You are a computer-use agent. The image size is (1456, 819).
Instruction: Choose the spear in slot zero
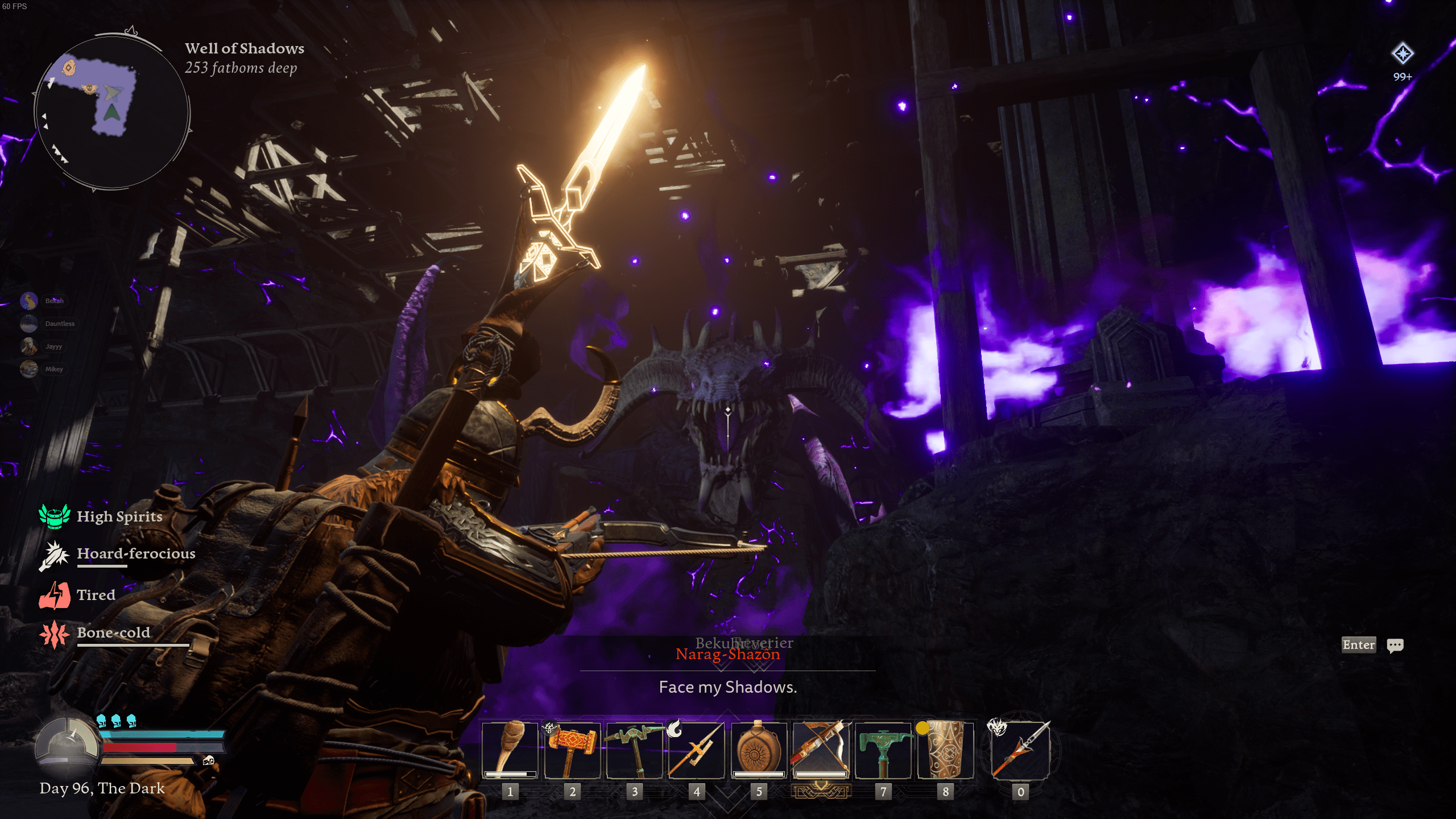point(1020,750)
